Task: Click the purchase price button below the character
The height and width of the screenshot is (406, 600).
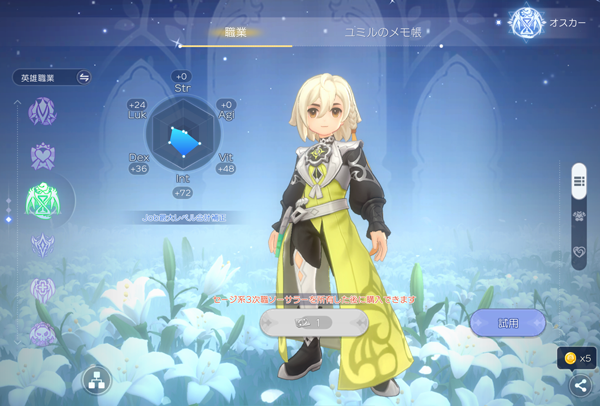Action: pos(313,322)
